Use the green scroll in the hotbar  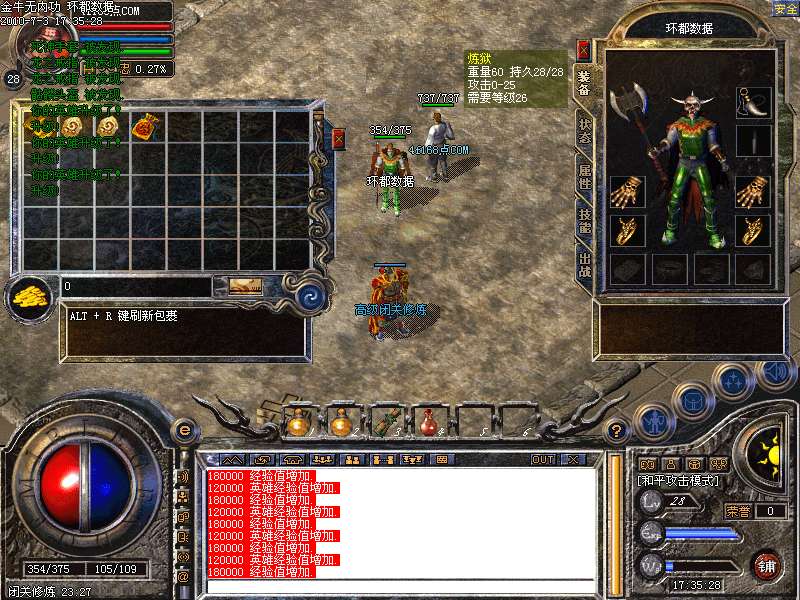(385, 423)
